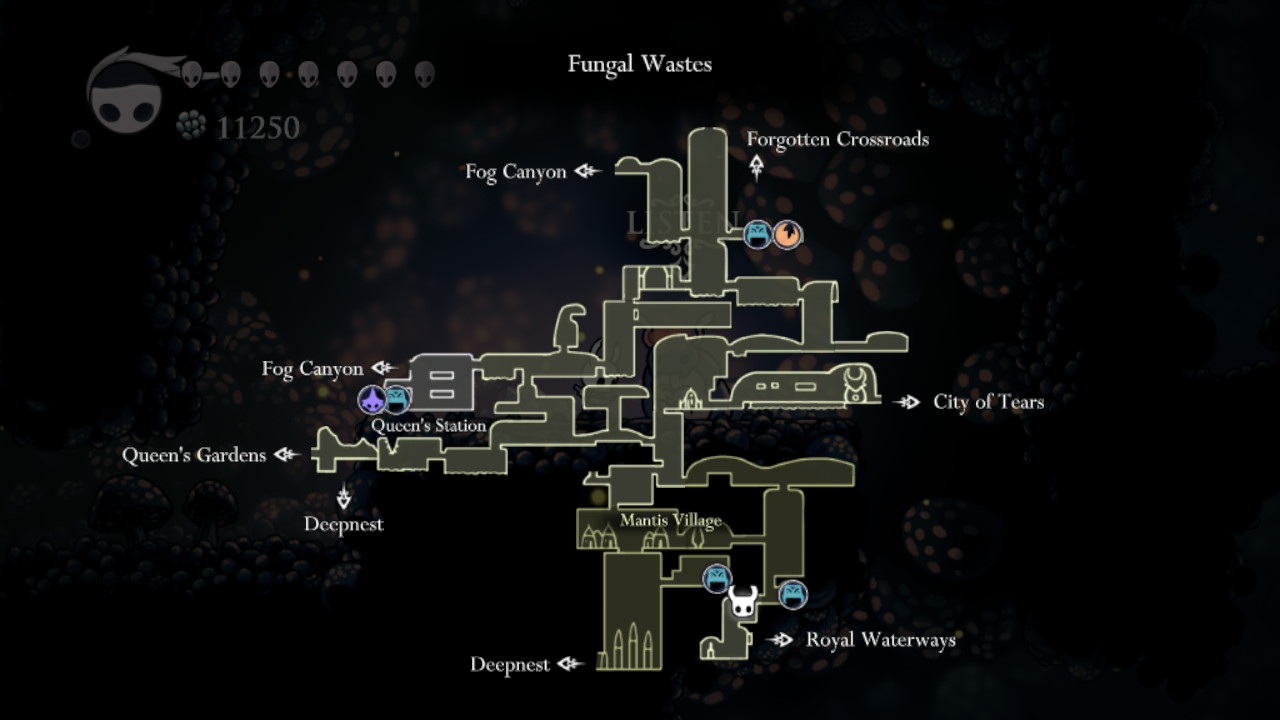
Task: Toggle the first health mask
Action: pyautogui.click(x=190, y=72)
